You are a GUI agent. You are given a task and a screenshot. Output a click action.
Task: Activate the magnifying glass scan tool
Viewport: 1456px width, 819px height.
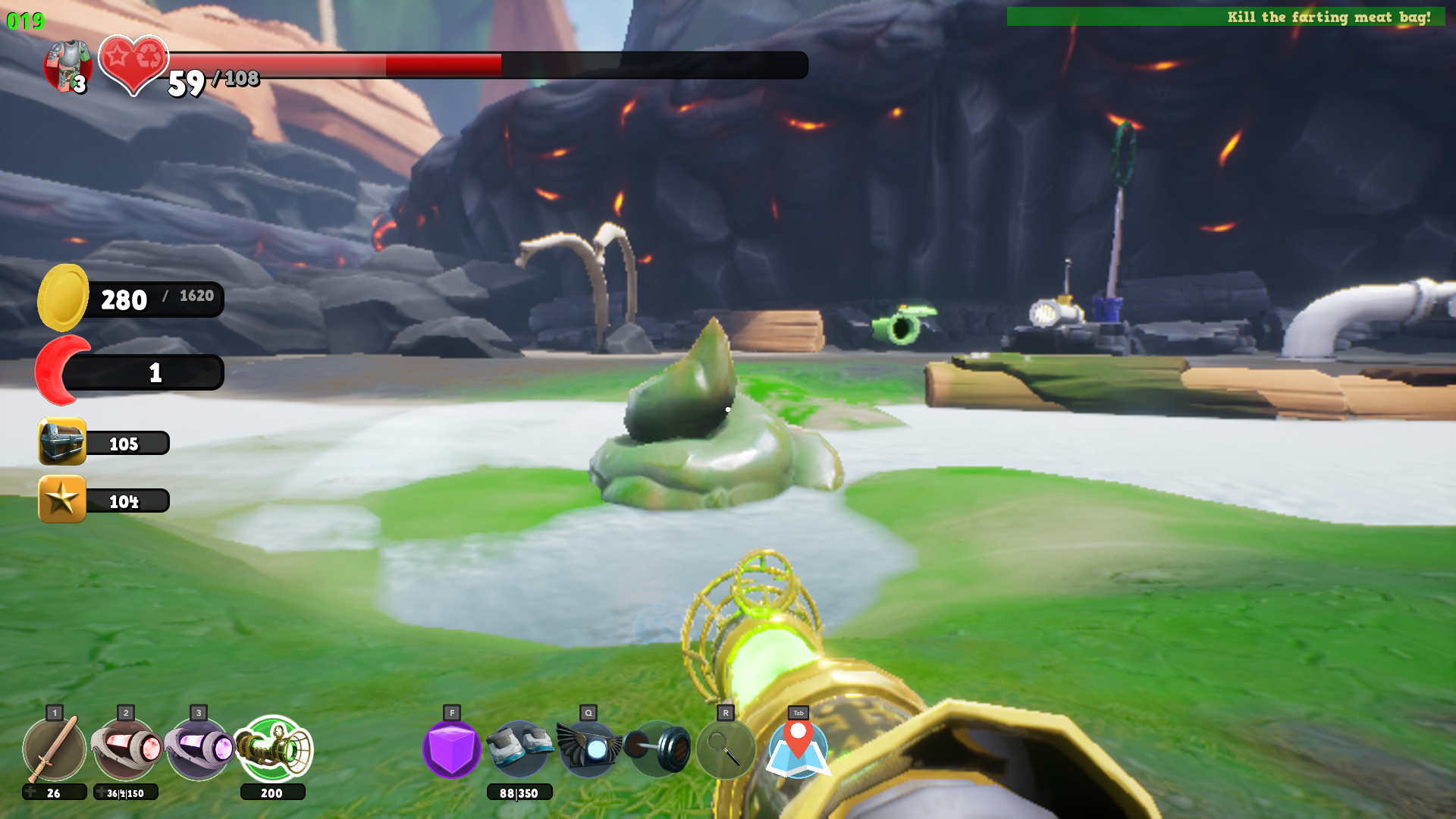pyautogui.click(x=726, y=749)
